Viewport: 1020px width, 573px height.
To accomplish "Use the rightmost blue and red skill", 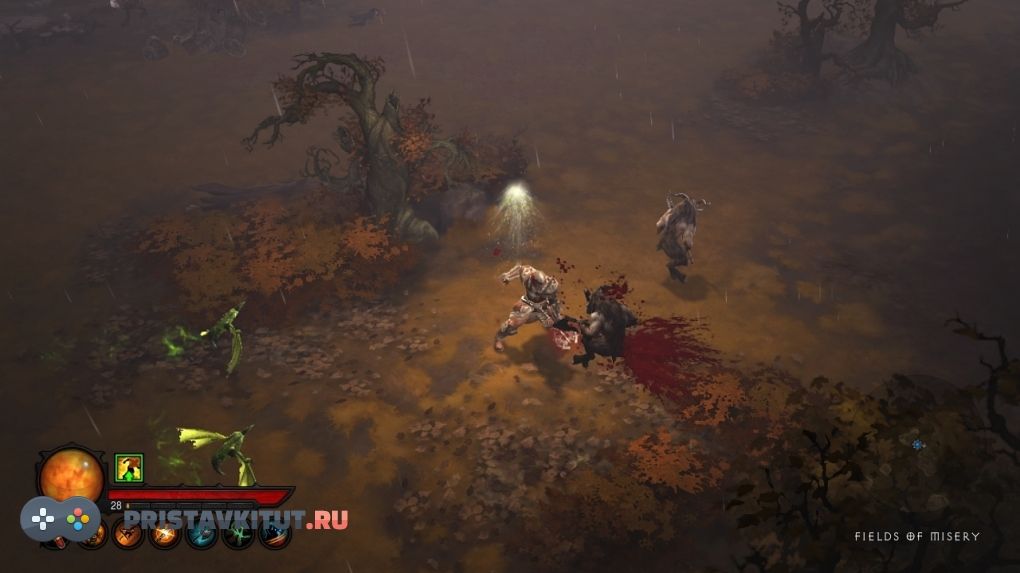I will point(274,536).
